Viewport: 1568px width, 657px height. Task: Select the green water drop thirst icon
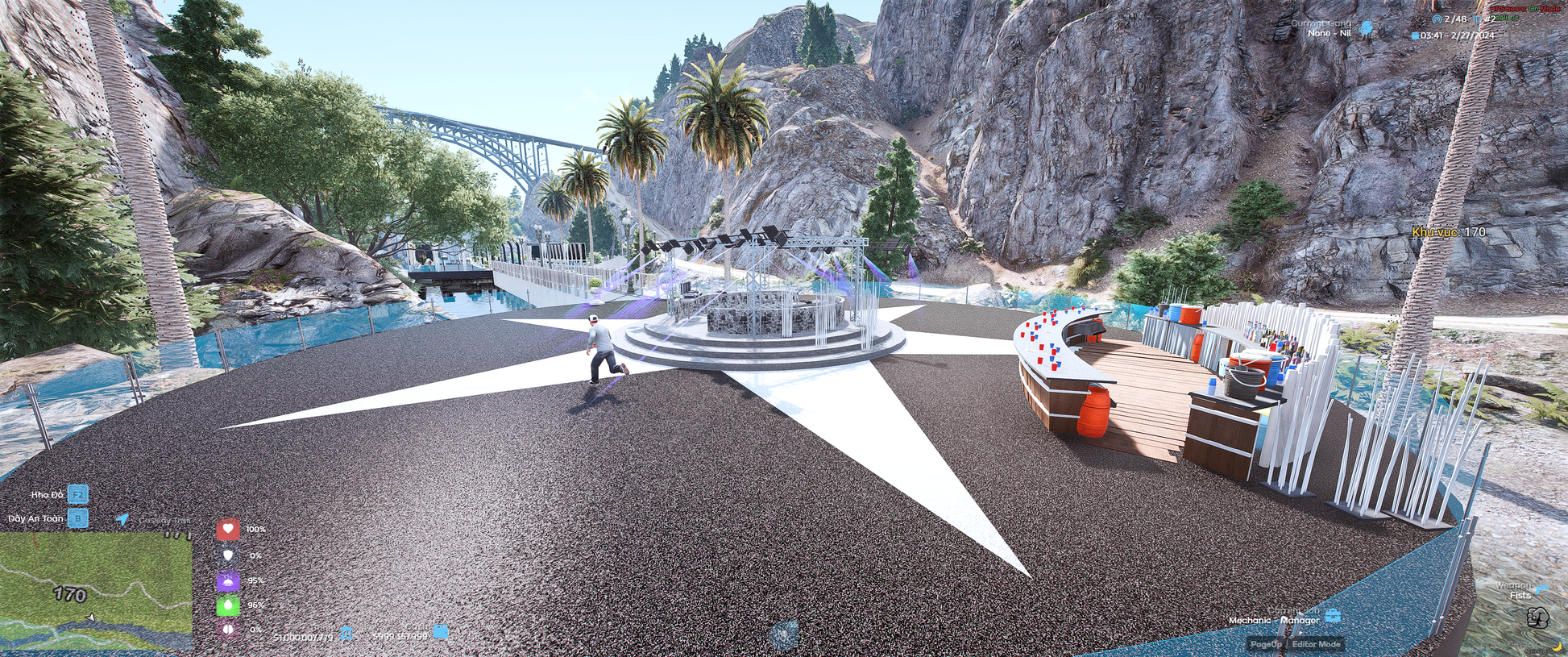point(228,605)
